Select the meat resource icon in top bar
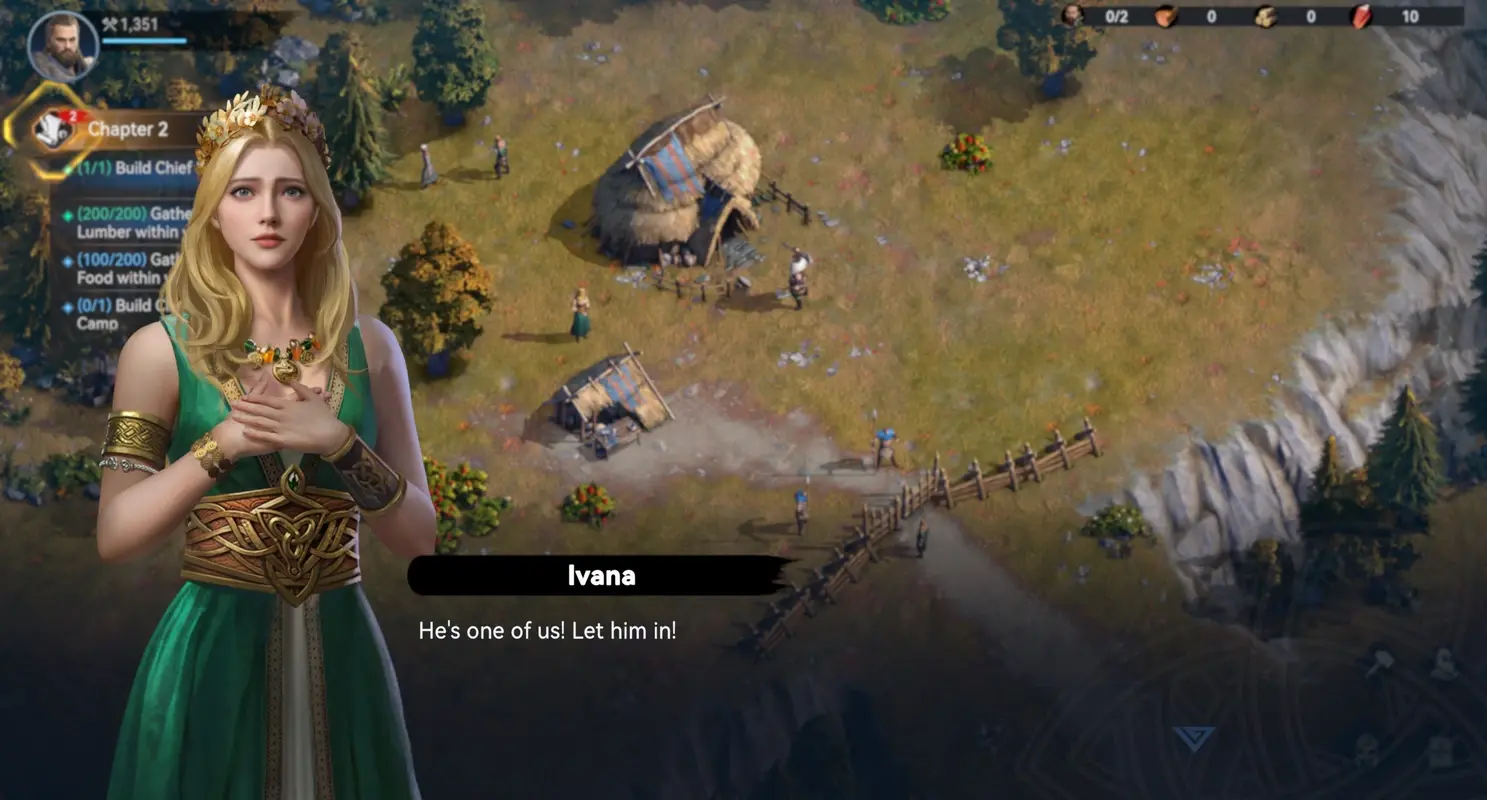This screenshot has height=800, width=1487. coord(1167,18)
